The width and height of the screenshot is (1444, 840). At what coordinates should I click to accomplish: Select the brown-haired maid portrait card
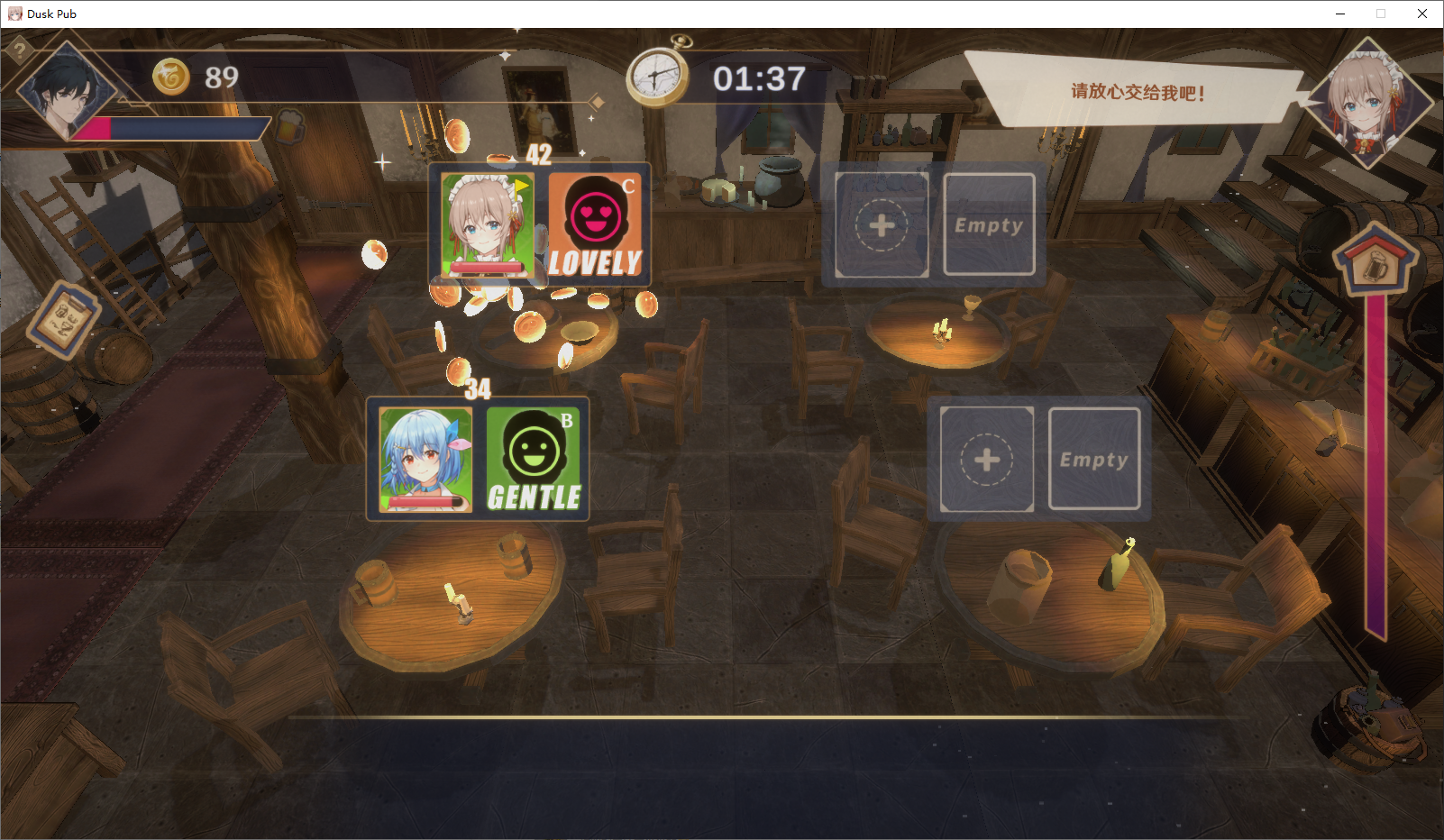(x=488, y=225)
